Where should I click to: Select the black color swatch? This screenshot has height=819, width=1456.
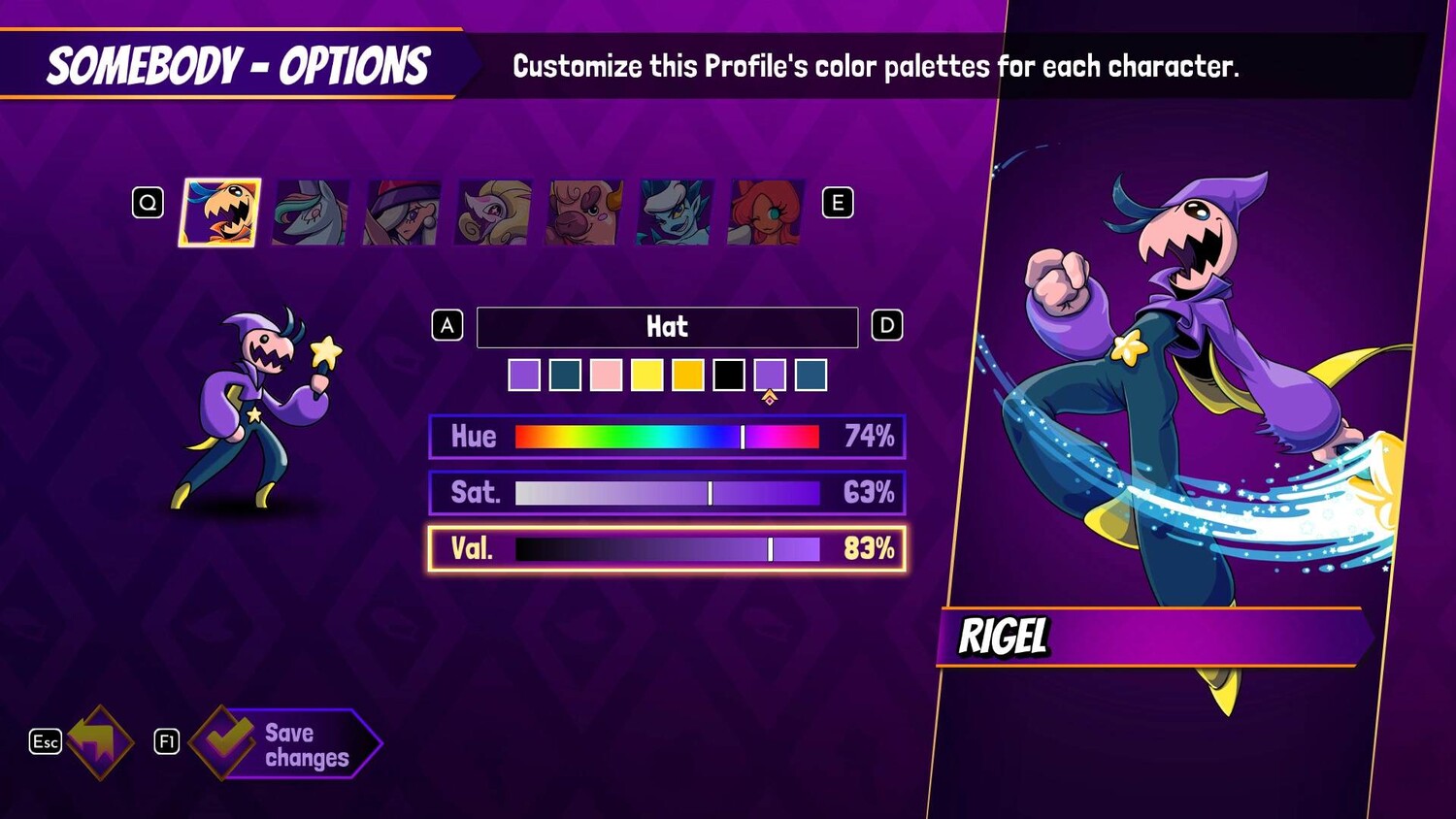coord(728,375)
